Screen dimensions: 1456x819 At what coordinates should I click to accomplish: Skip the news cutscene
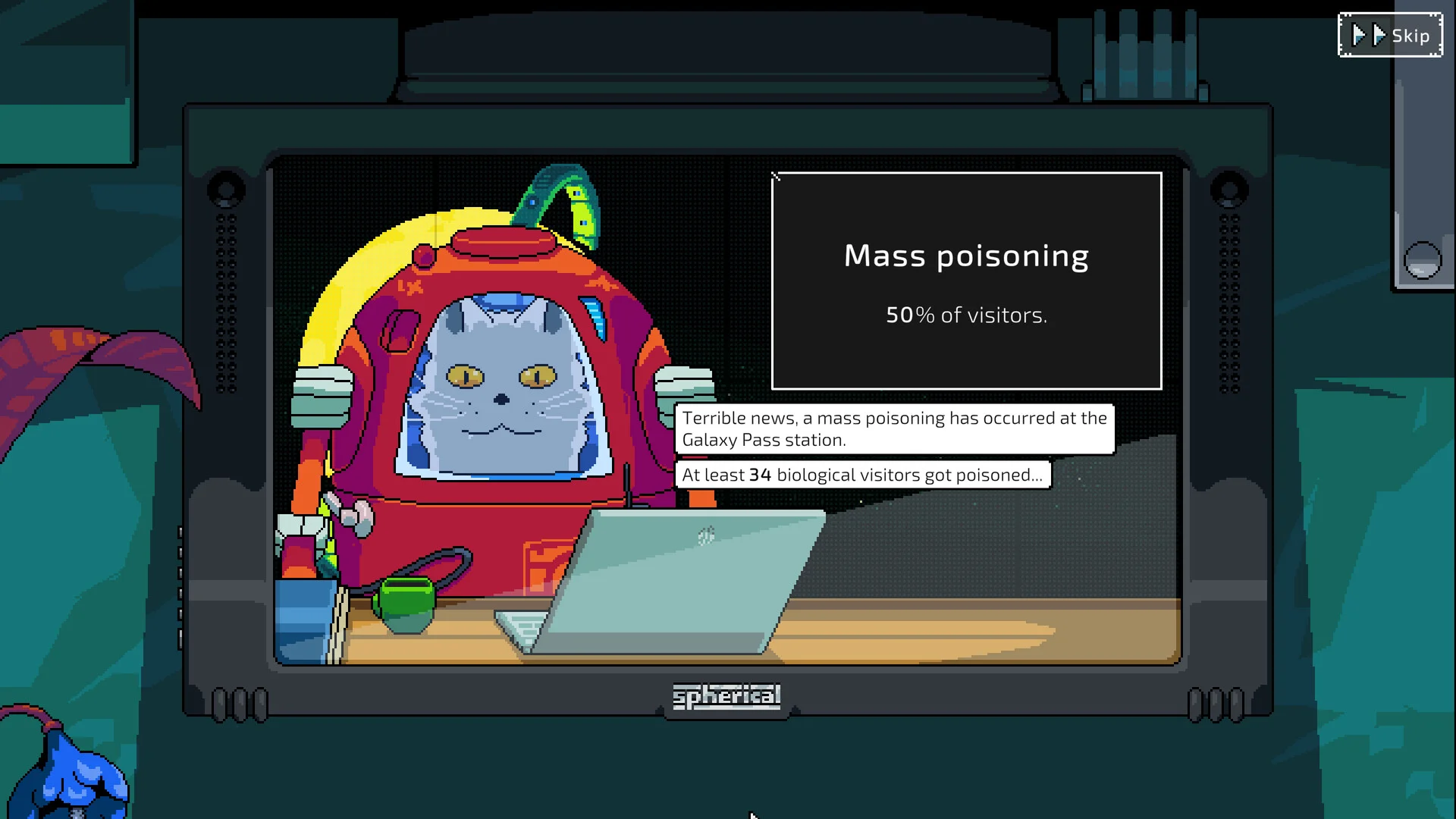(1390, 36)
